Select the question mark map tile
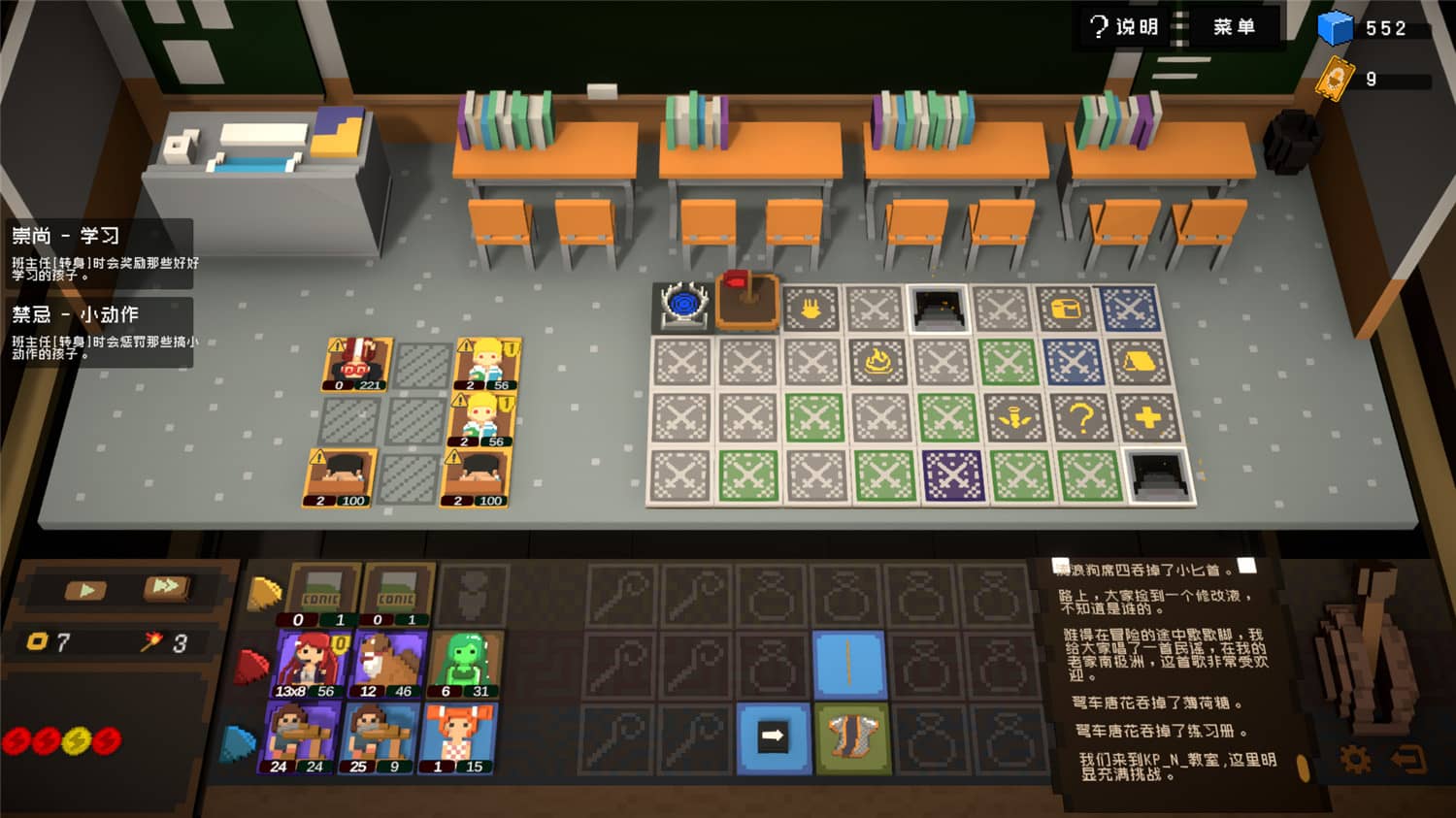1456x818 pixels. 1080,418
